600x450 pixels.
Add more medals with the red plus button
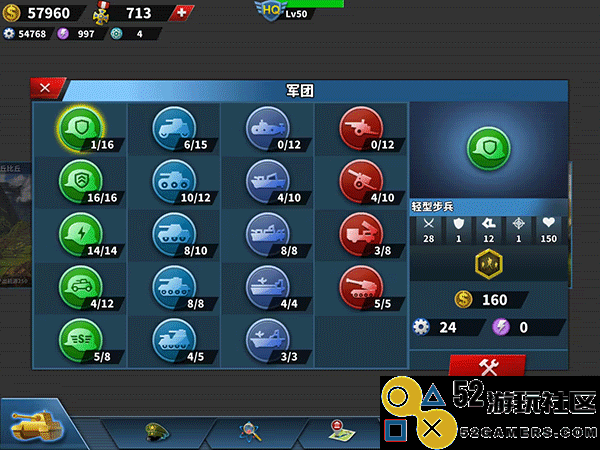click(180, 14)
